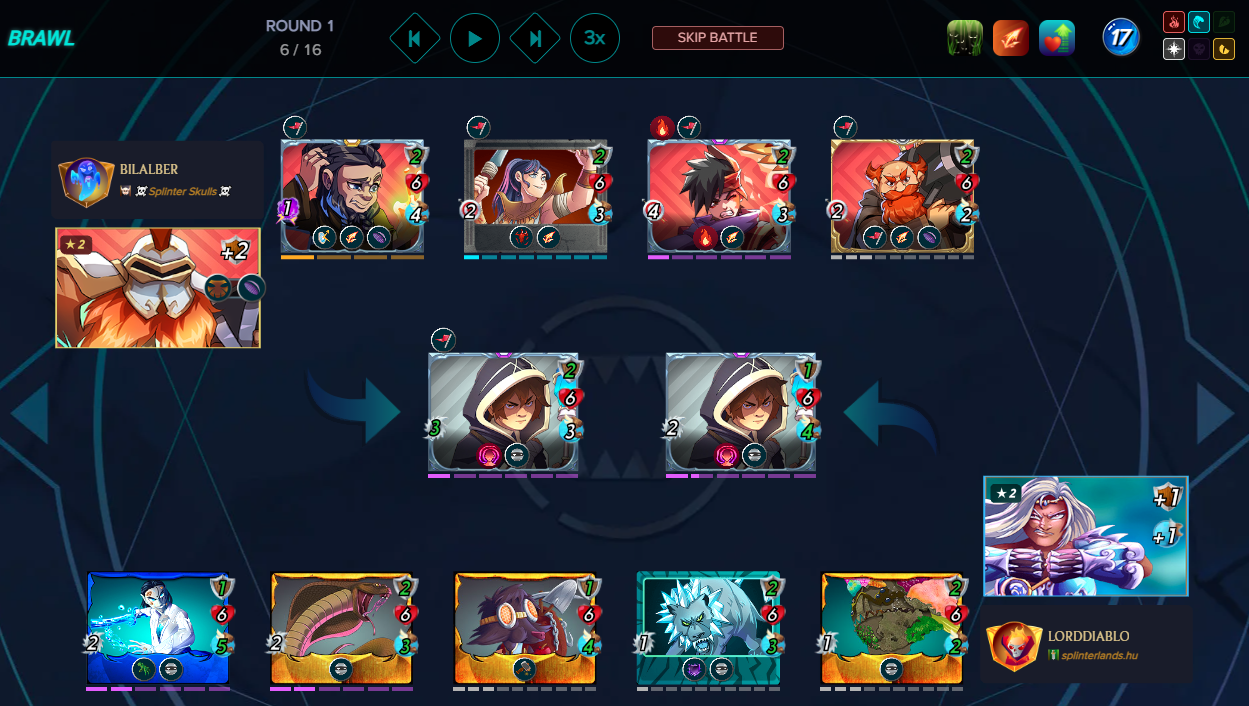Step back to previous action
Image resolution: width=1249 pixels, height=706 pixels.
[x=414, y=39]
